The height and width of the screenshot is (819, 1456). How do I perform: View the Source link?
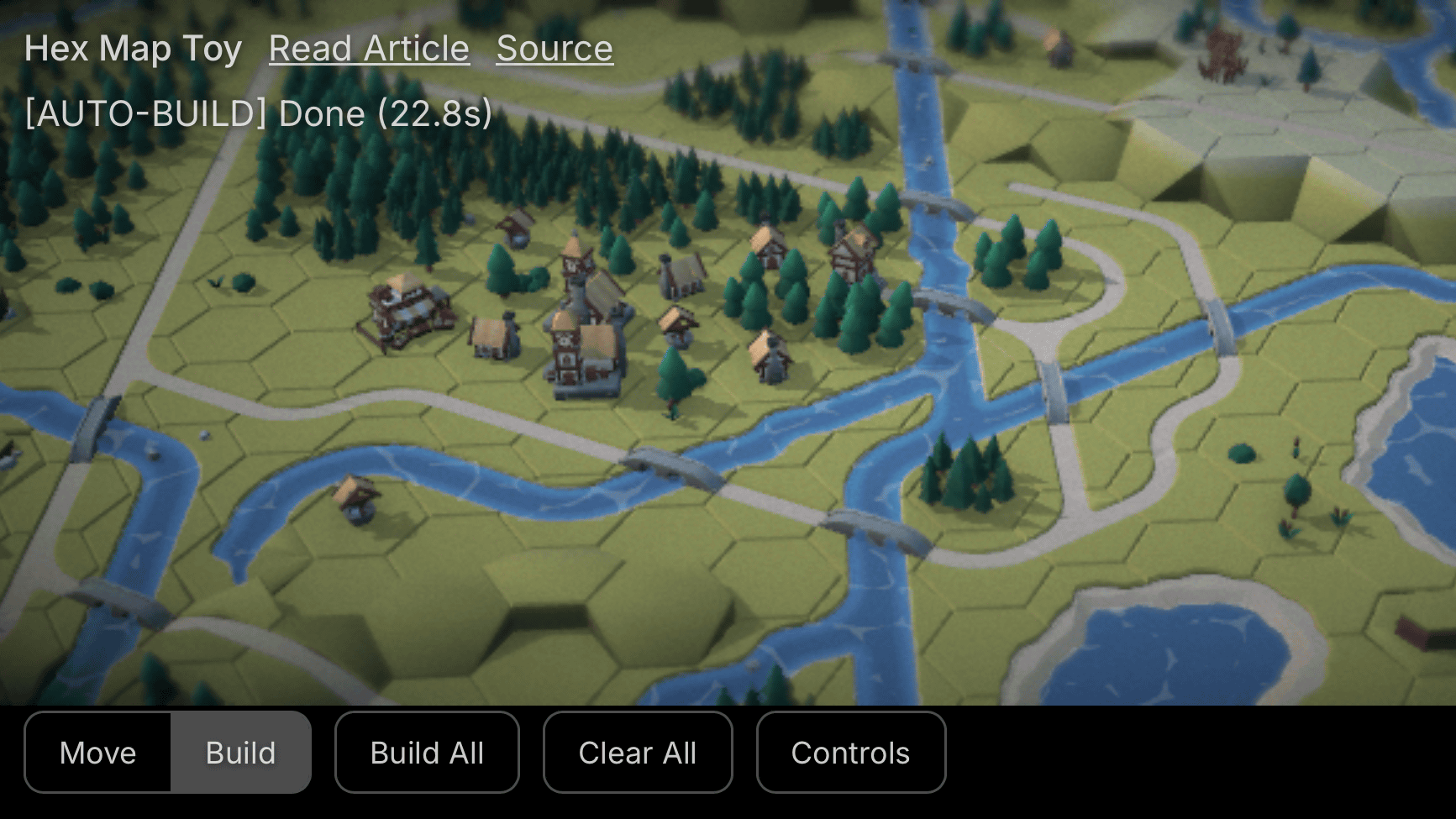[555, 49]
